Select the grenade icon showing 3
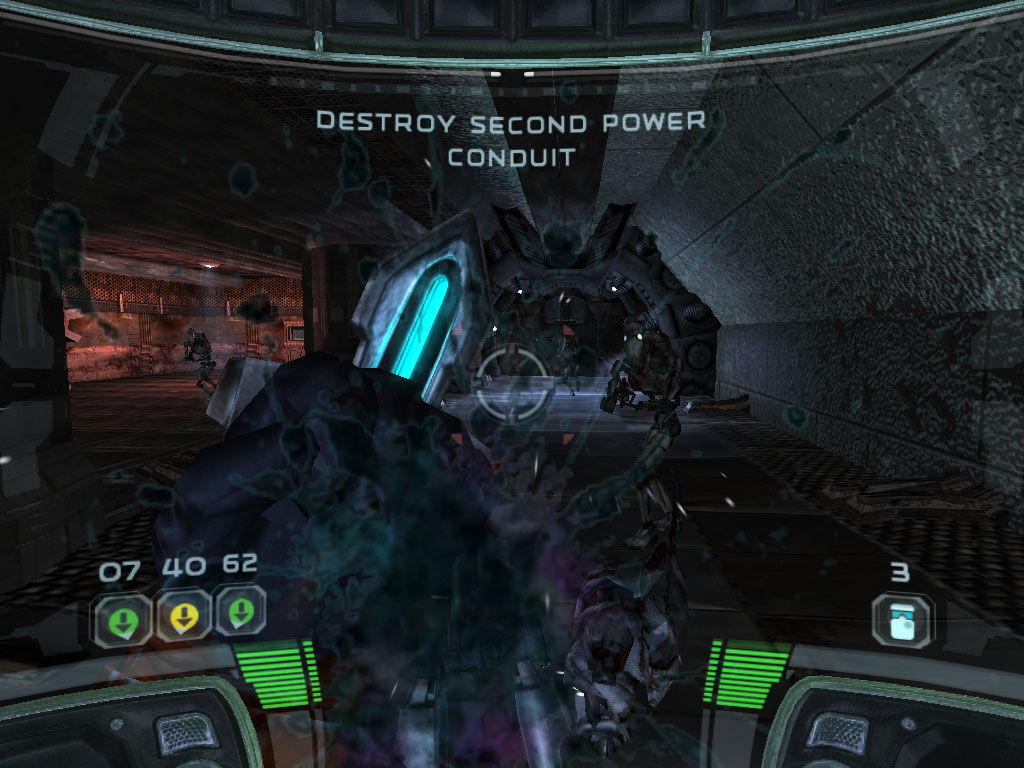 point(901,619)
